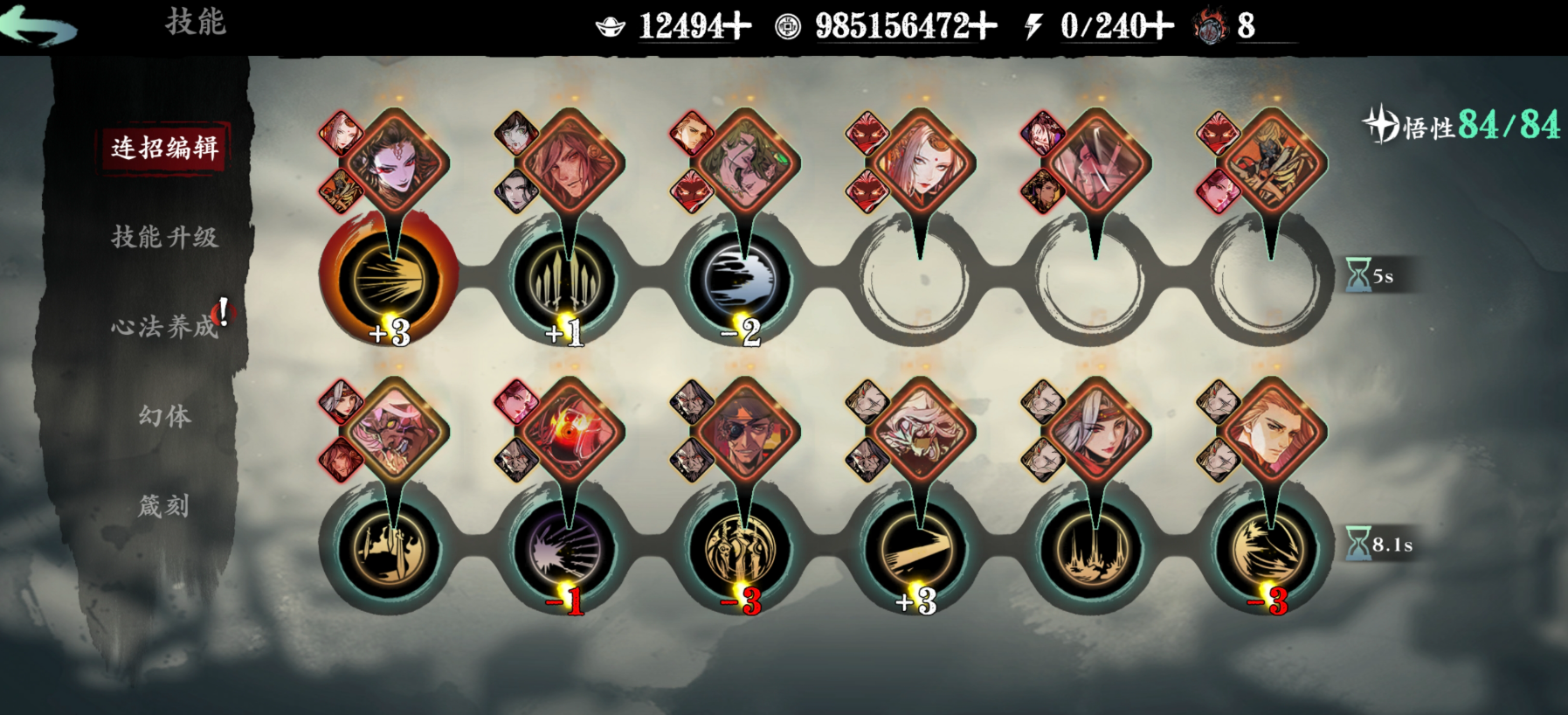Image resolution: width=1568 pixels, height=715 pixels.
Task: Select the purple-skinned woman portrait
Action: (395, 163)
